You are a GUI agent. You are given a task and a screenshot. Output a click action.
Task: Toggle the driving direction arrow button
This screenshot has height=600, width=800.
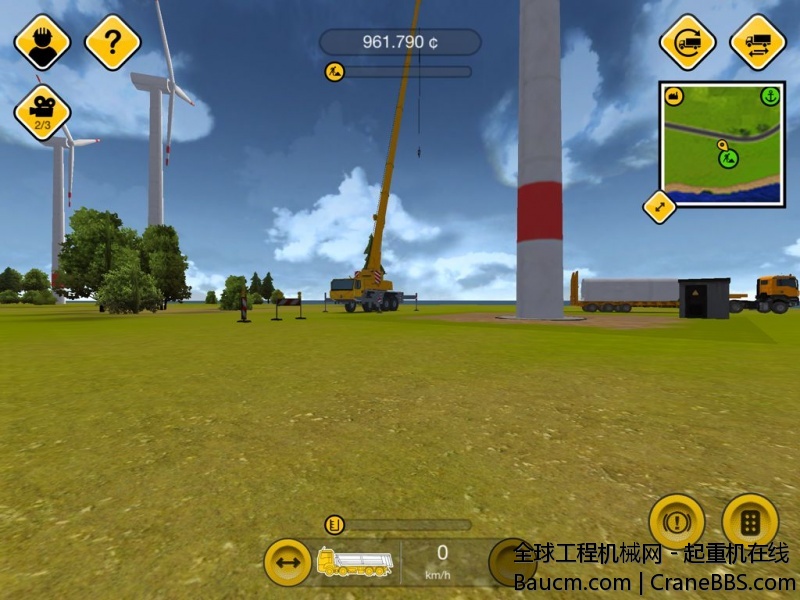pos(288,562)
